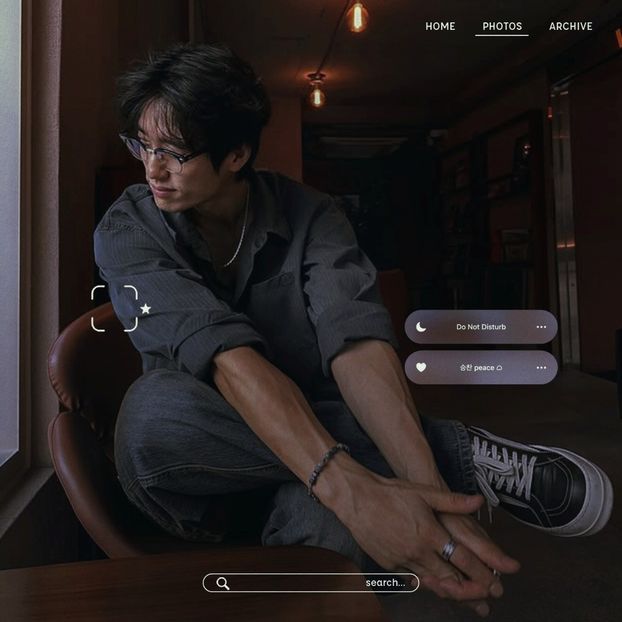Click the moon icon
The width and height of the screenshot is (622, 622).
click(421, 327)
